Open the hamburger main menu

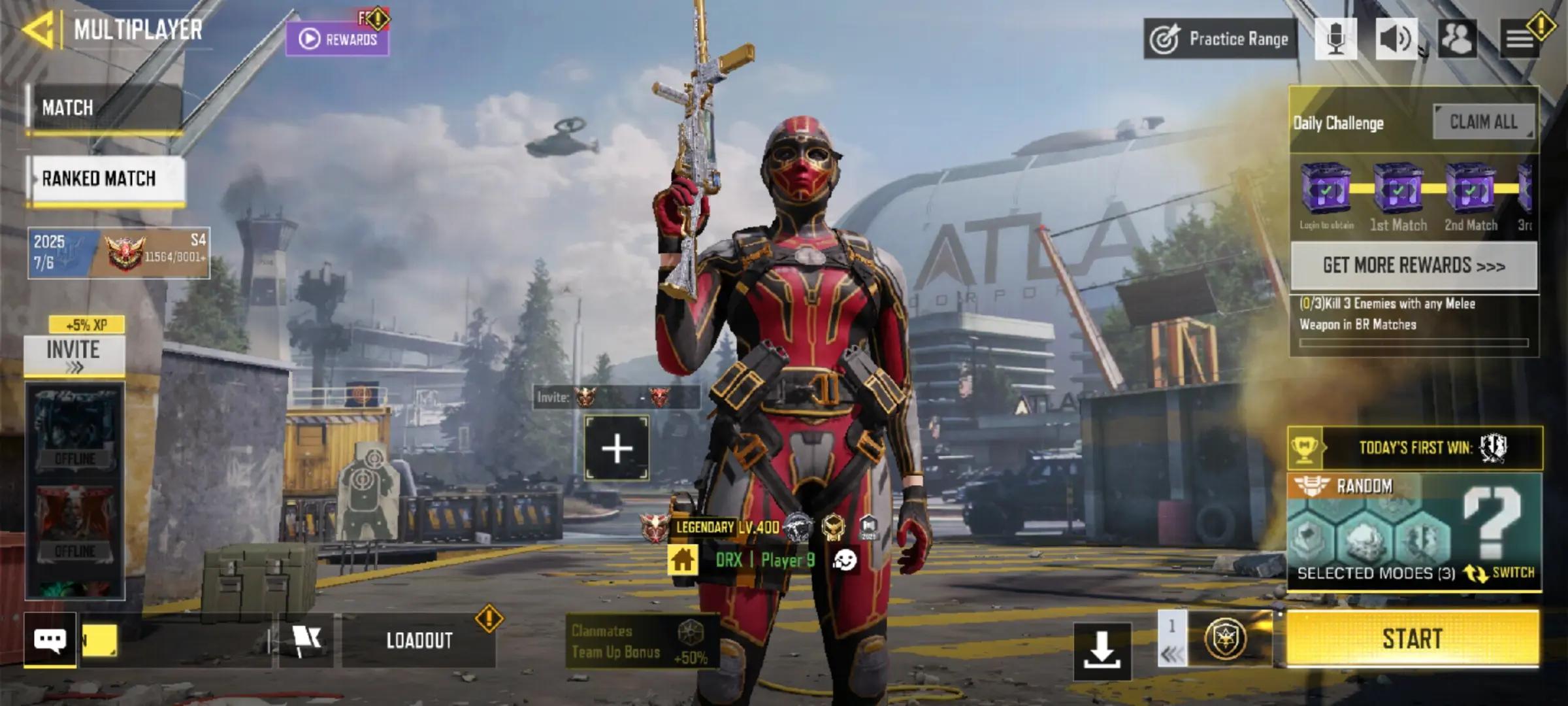coord(1520,39)
